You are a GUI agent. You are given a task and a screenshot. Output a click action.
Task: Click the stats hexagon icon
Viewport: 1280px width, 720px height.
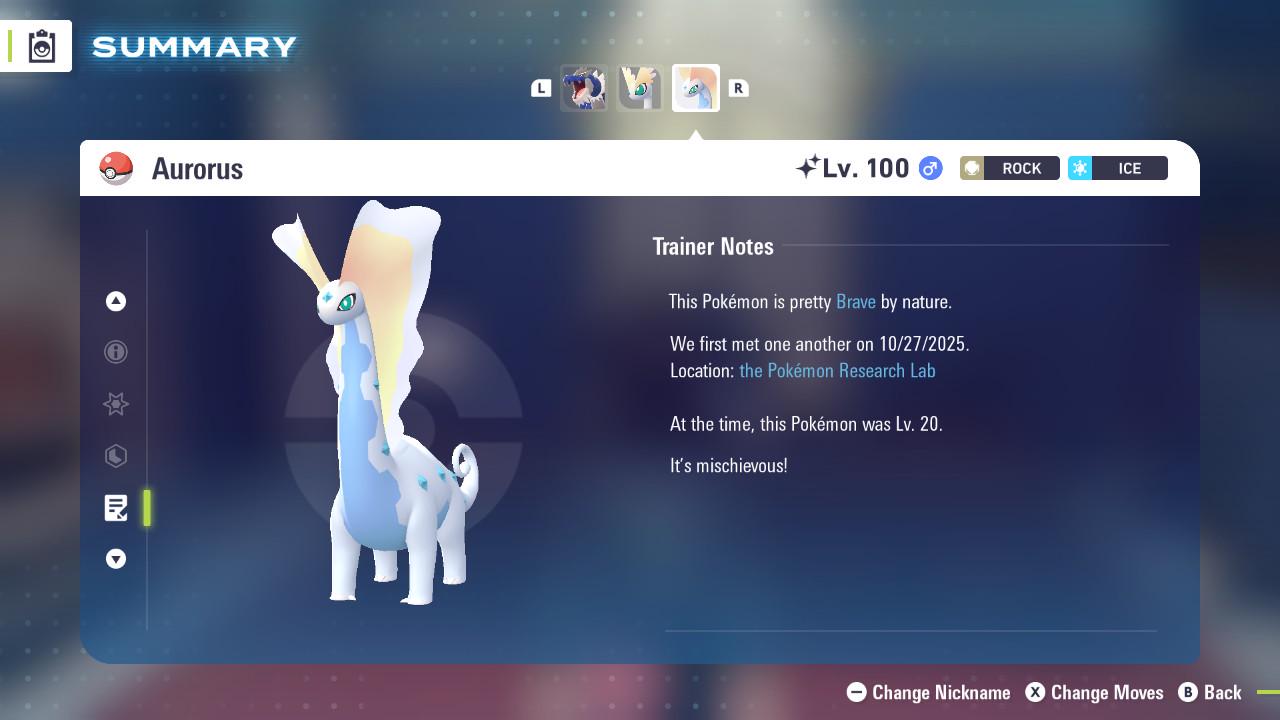point(116,456)
